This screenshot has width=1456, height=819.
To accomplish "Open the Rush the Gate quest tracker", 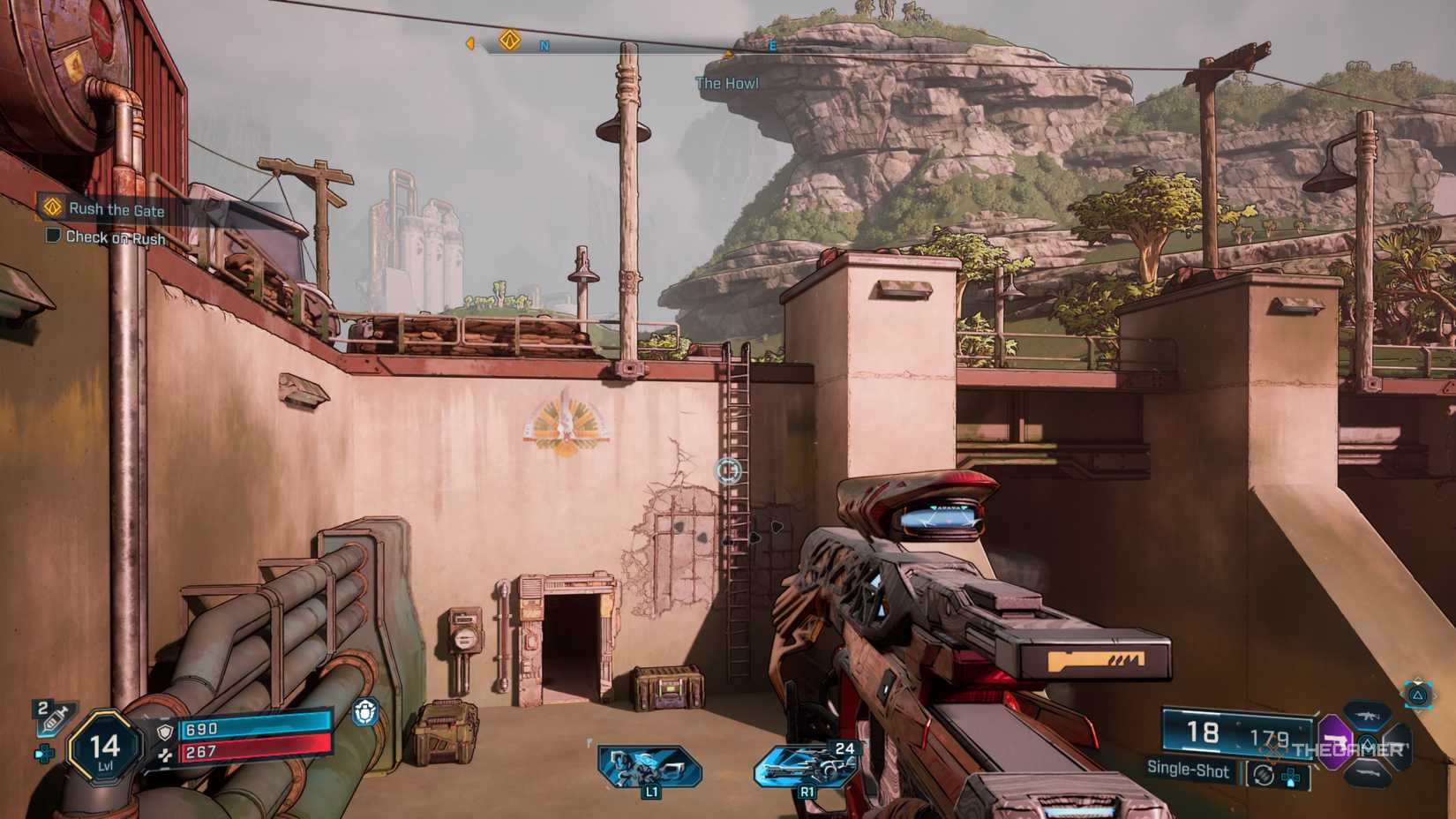I will coord(116,209).
